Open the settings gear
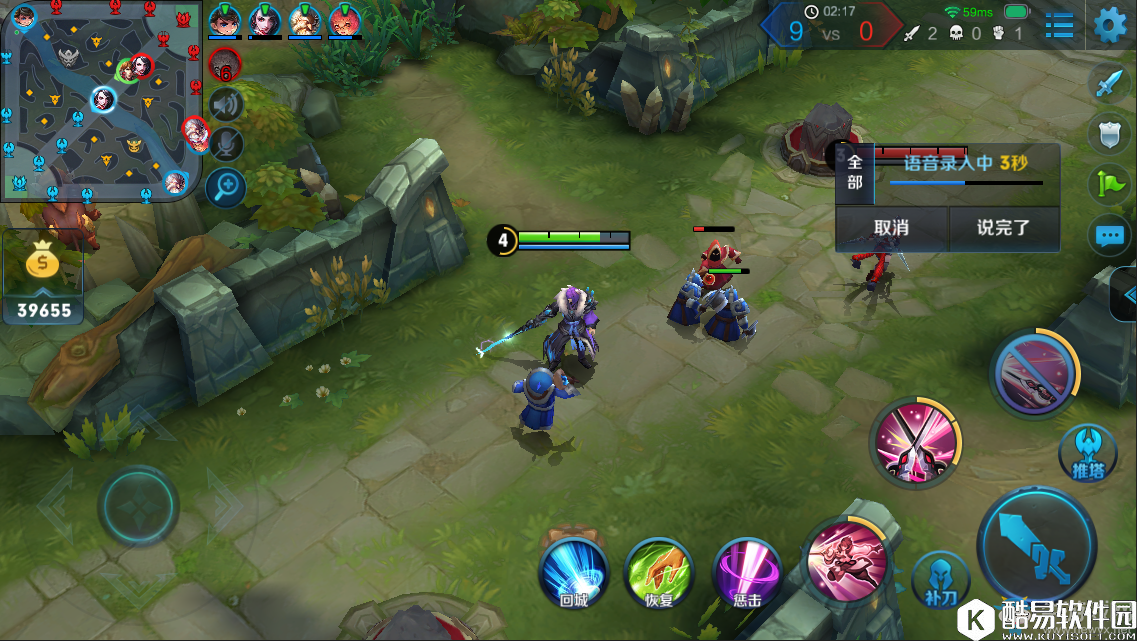This screenshot has height=641, width=1137. tap(1110, 26)
